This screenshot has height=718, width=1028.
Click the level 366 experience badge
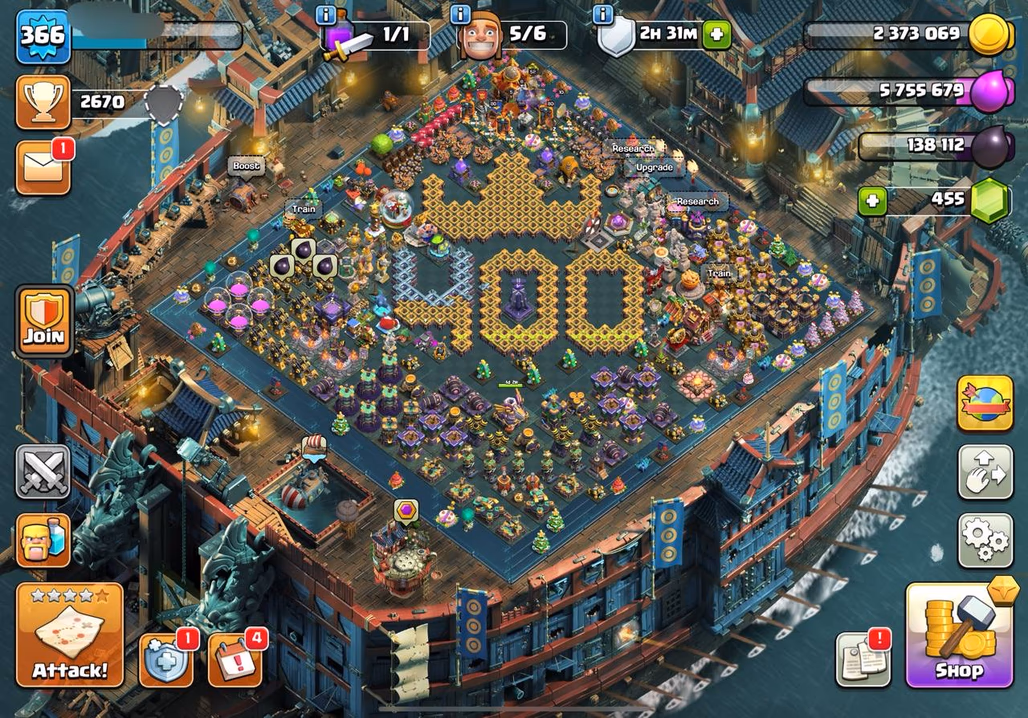pos(43,36)
